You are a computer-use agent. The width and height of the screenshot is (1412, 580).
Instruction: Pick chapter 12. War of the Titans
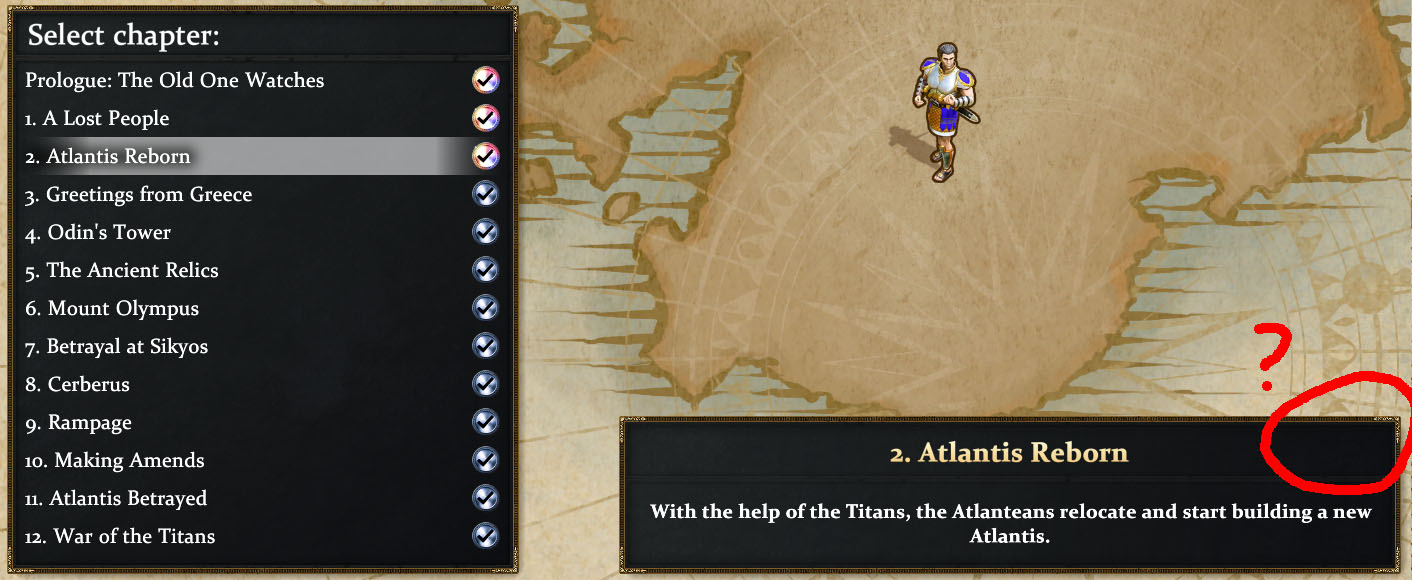click(x=120, y=536)
